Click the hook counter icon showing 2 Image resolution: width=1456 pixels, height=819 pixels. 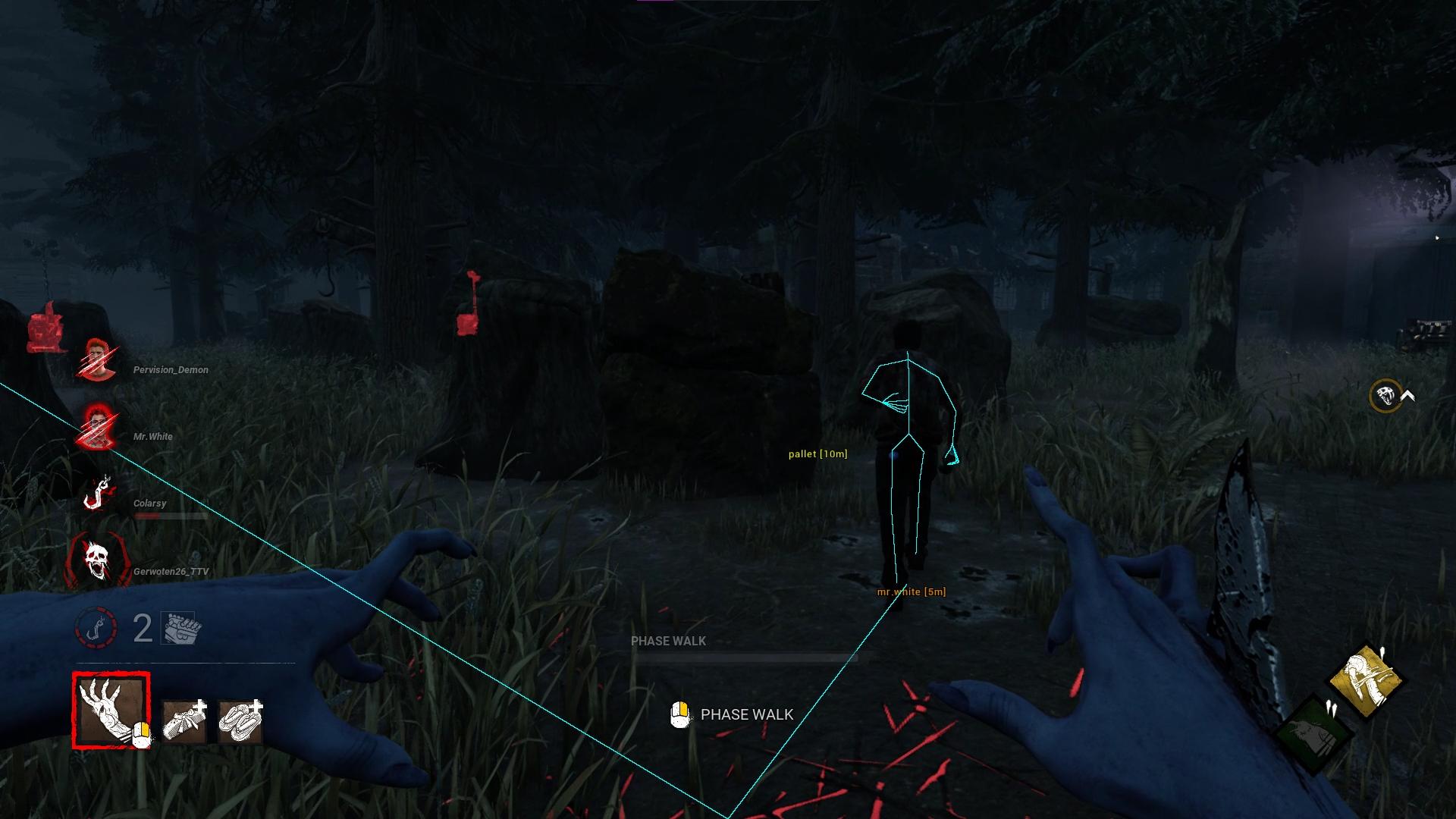tap(97, 626)
